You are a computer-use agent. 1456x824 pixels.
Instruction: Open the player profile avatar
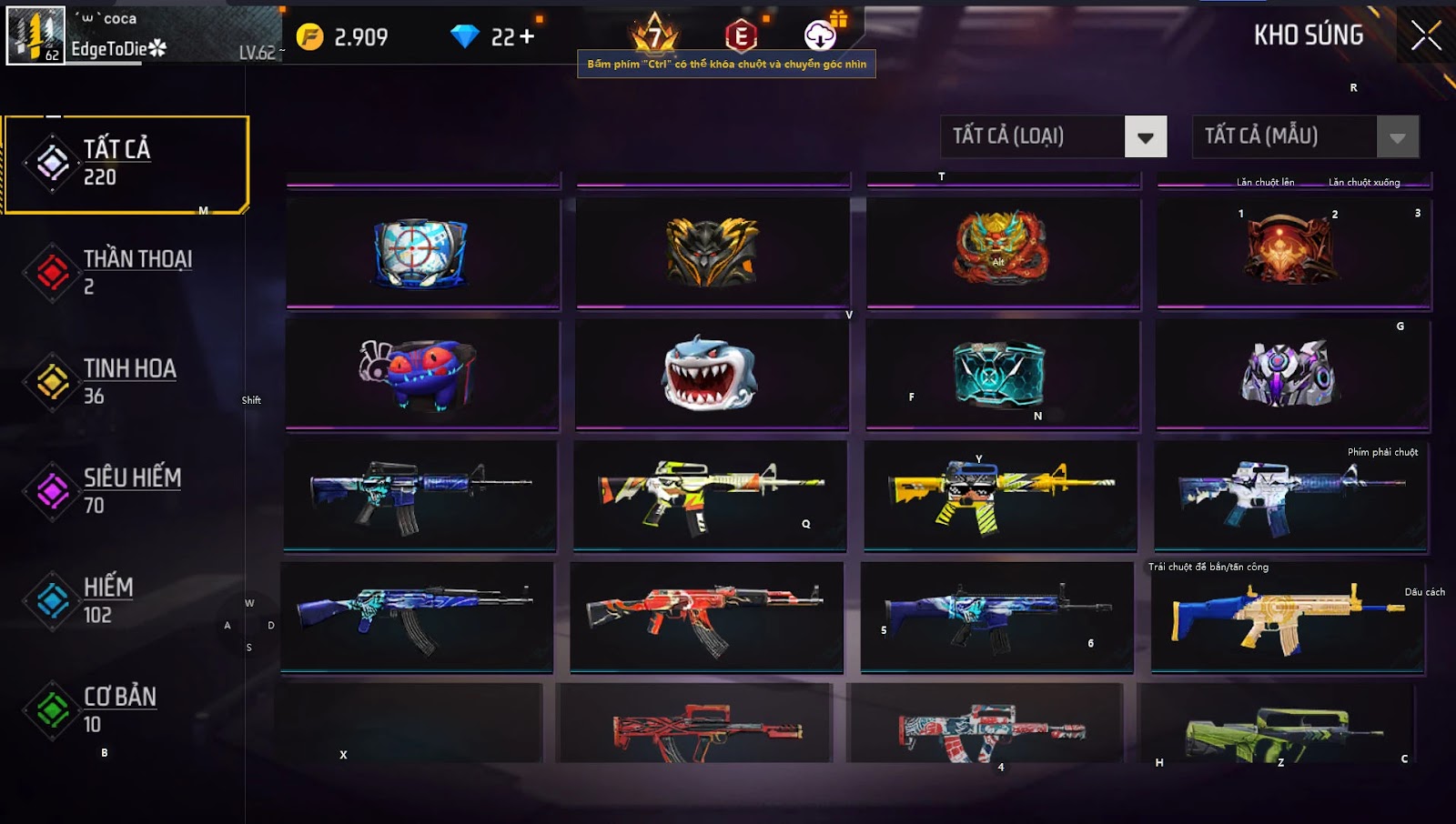tap(36, 35)
